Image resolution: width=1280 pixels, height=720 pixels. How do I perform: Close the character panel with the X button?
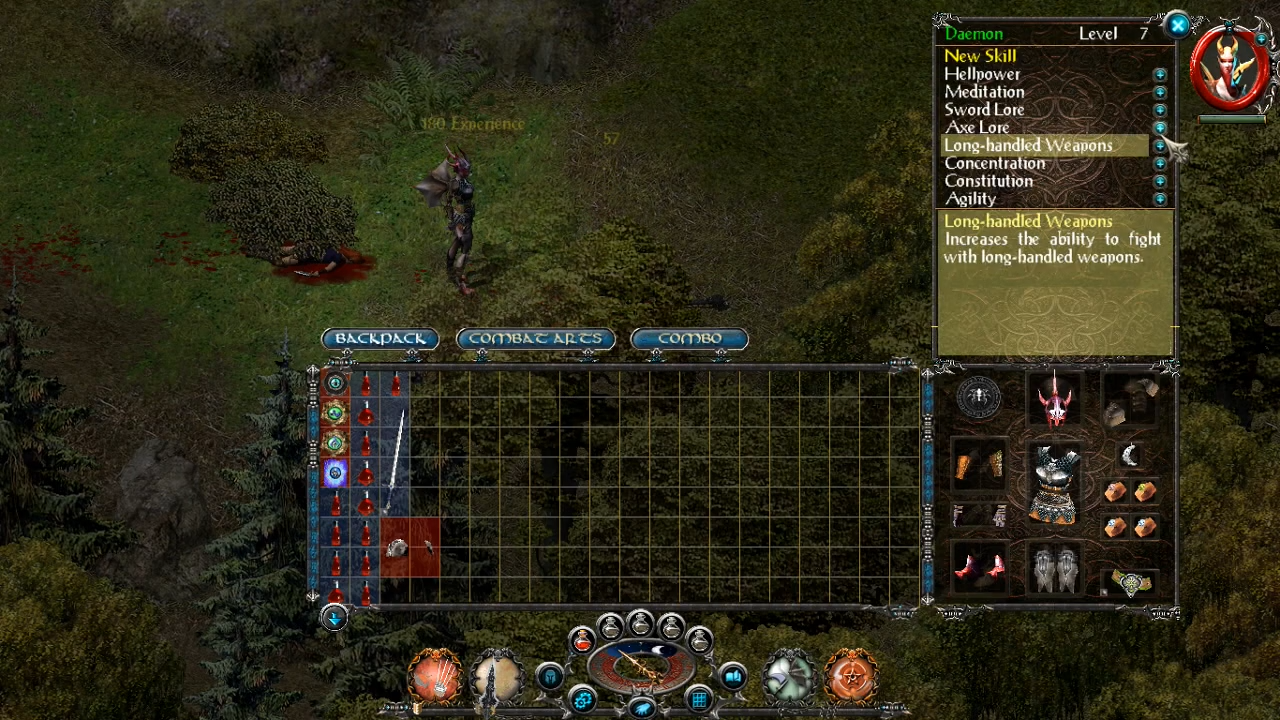point(1178,26)
